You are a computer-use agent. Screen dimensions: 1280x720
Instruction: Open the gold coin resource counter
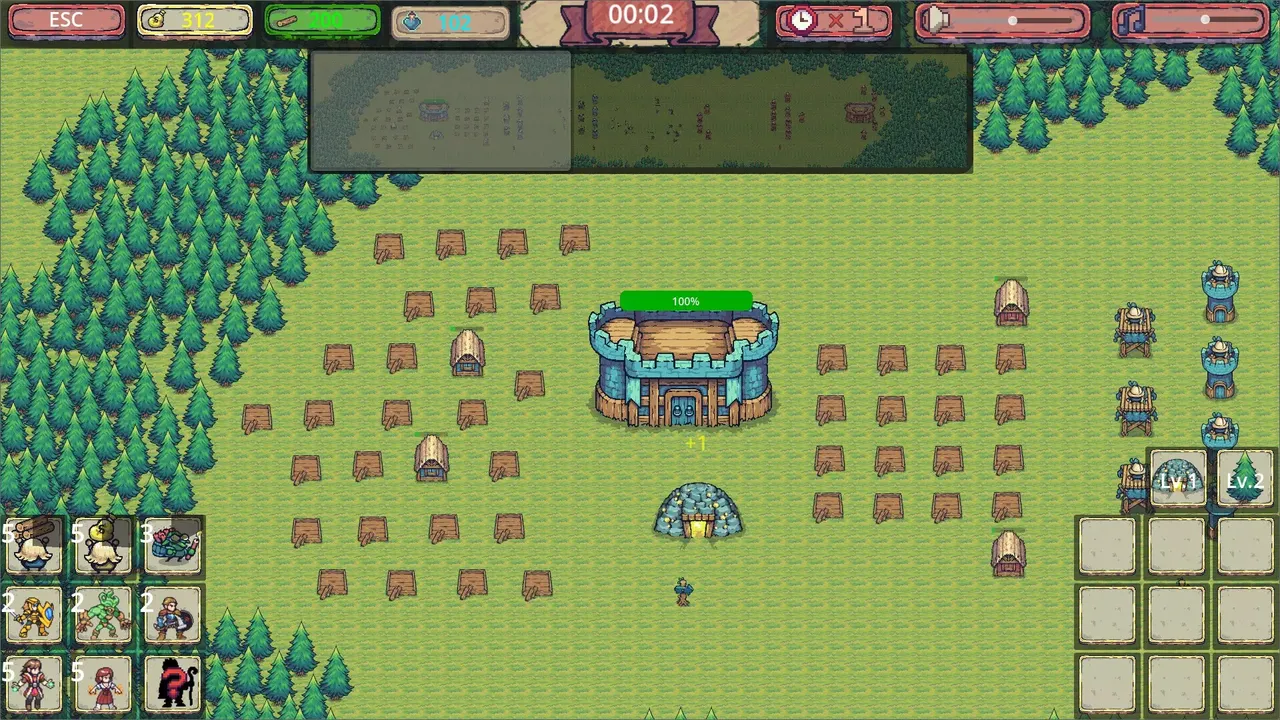195,18
